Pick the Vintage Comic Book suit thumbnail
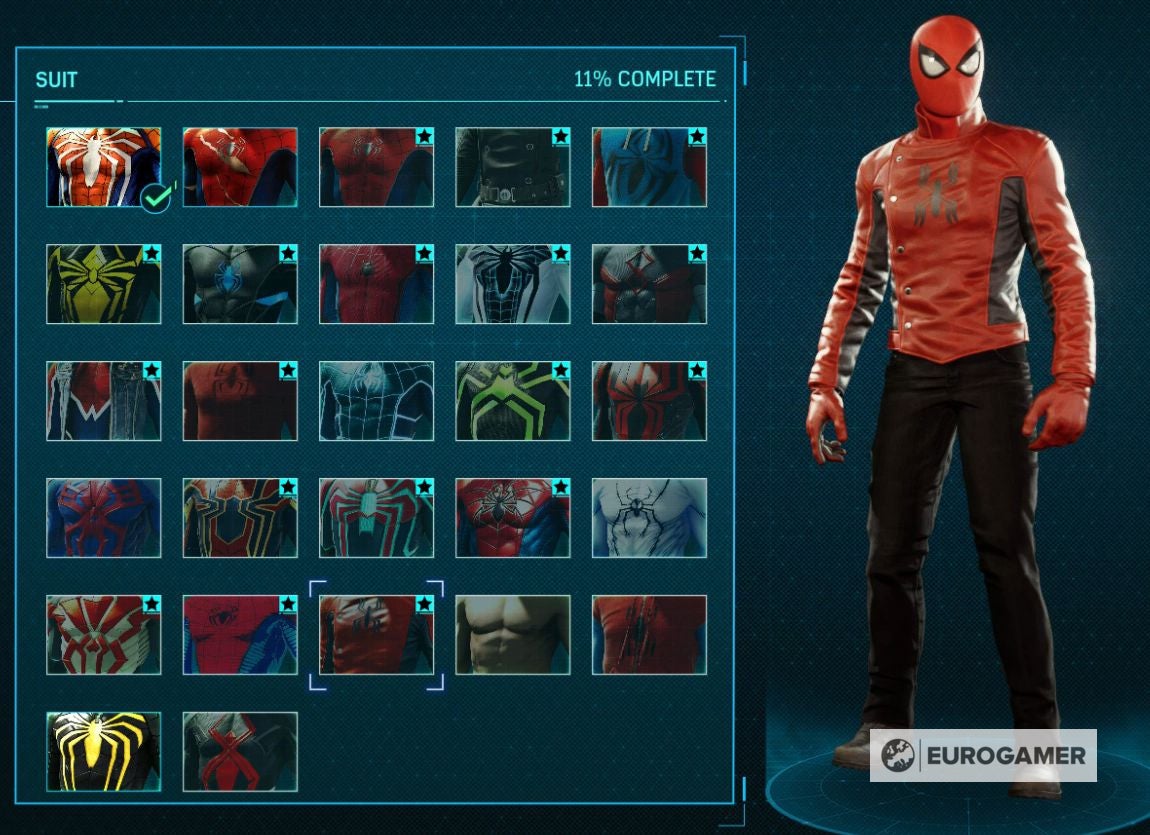1150x835 pixels. pos(240,635)
